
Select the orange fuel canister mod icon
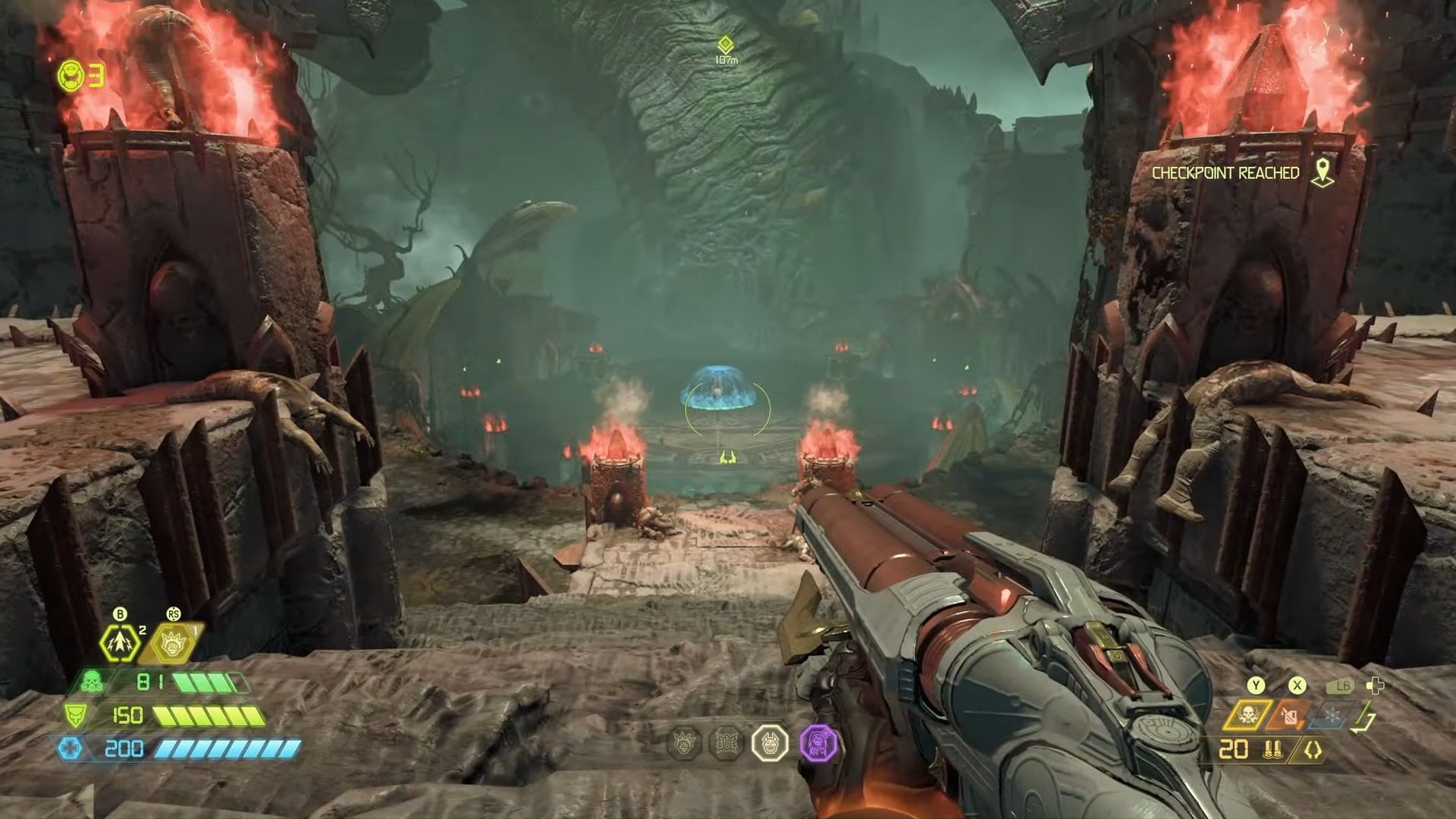pos(1290,715)
